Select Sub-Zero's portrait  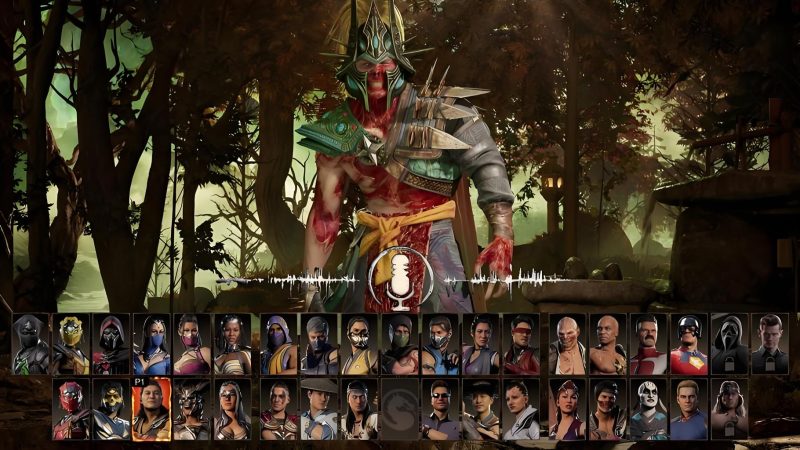pyautogui.click(x=438, y=345)
